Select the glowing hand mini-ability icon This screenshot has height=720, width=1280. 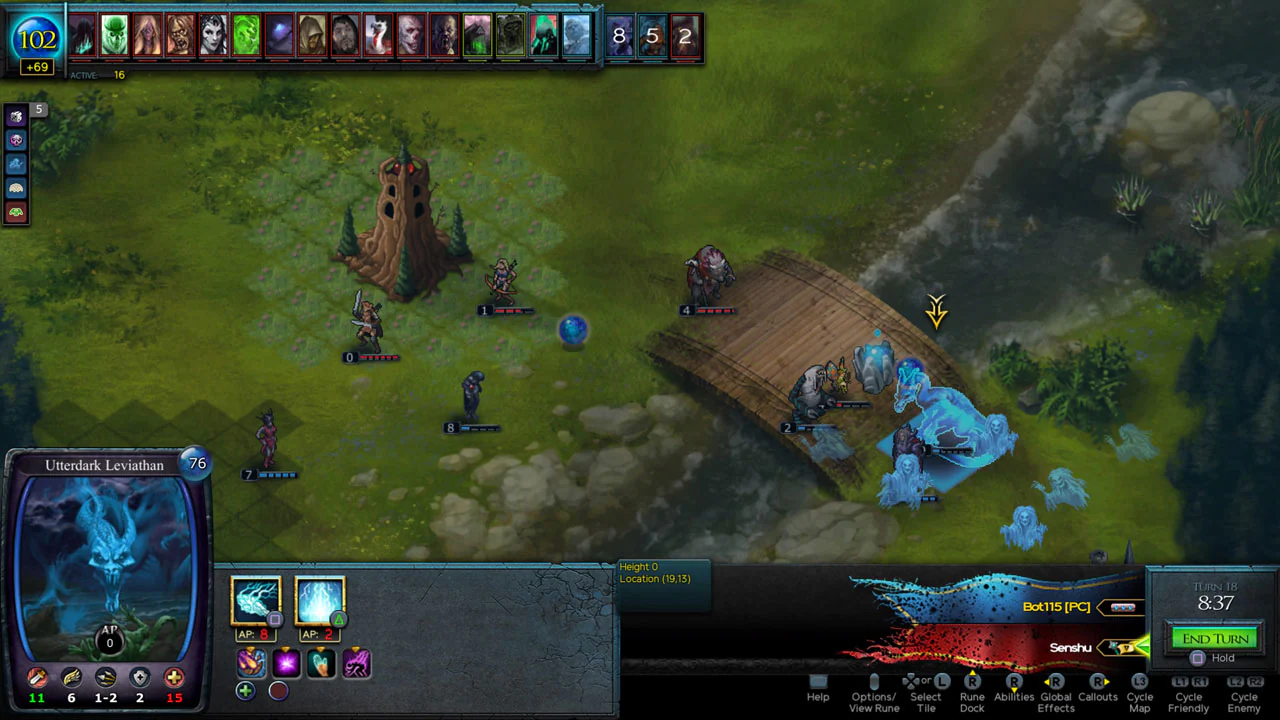tap(321, 662)
